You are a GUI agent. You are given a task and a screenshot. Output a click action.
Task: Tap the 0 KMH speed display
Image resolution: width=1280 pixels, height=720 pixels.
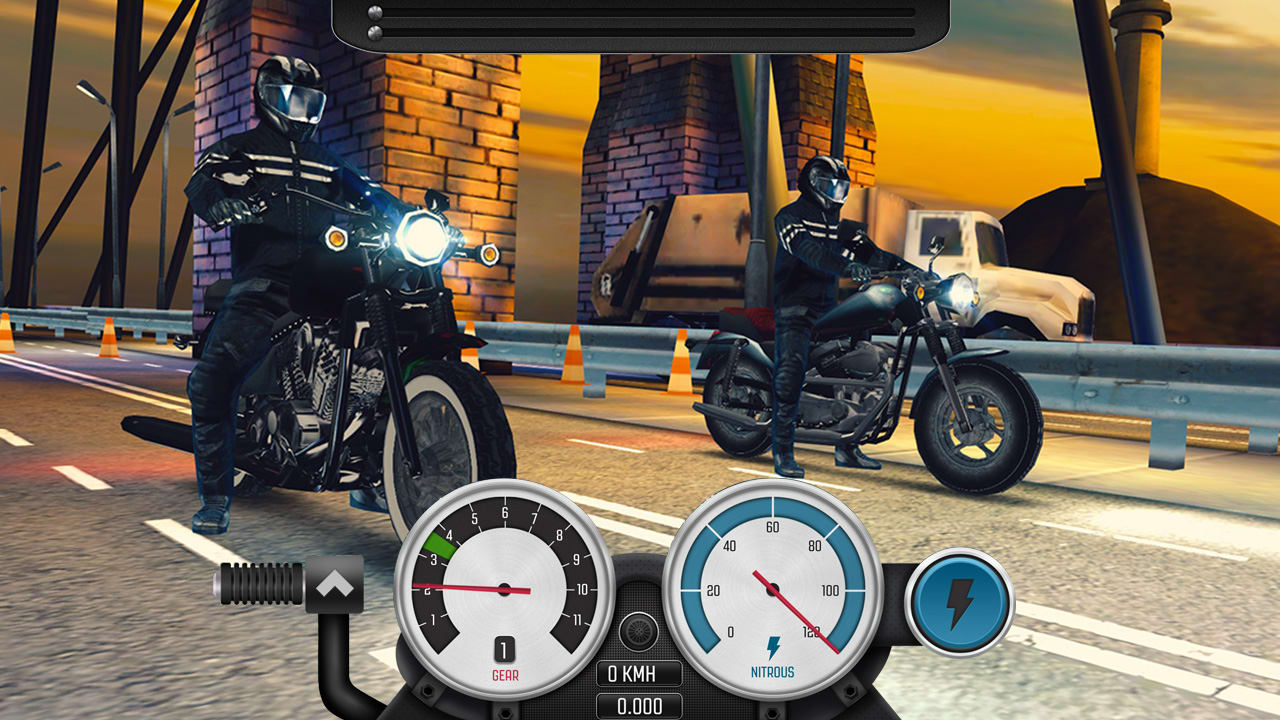pos(638,673)
